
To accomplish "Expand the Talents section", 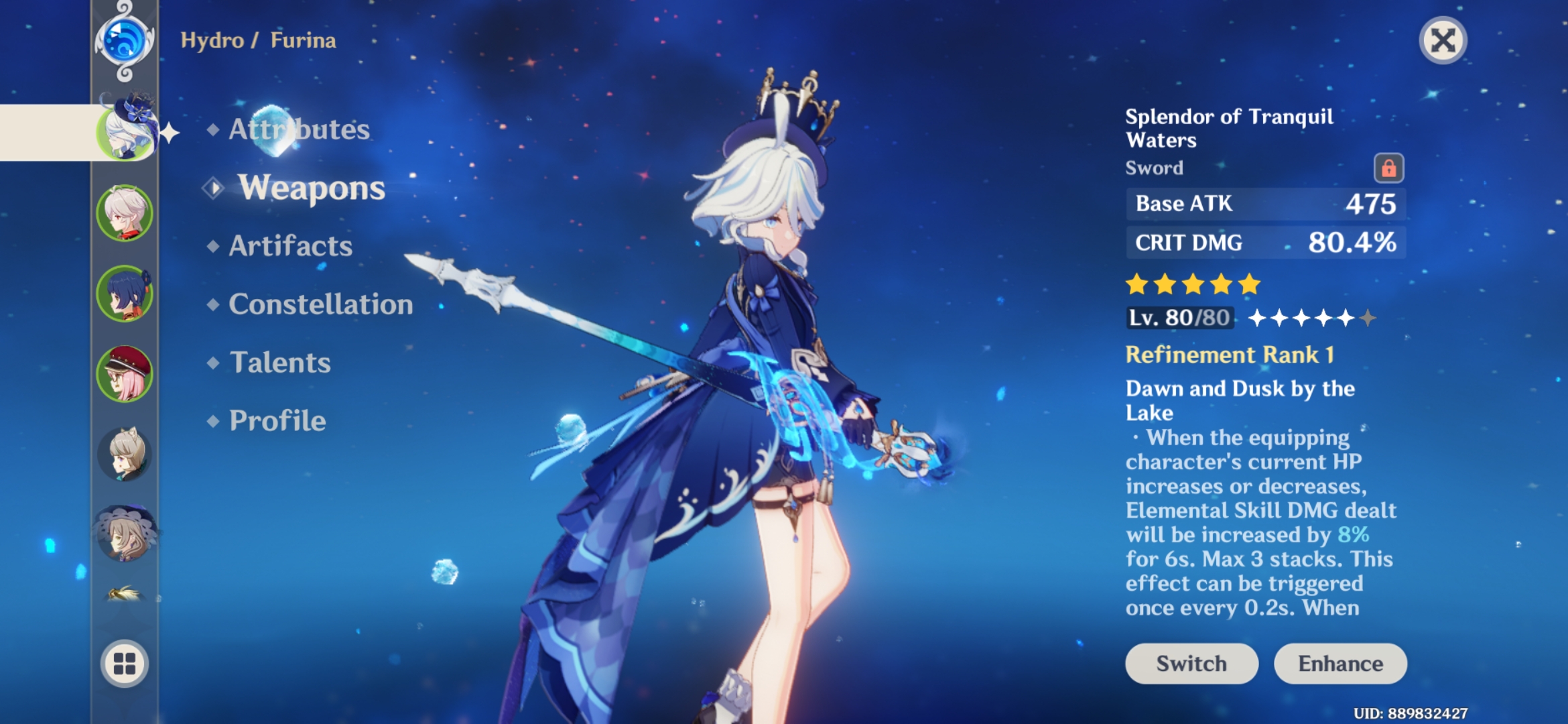I will click(282, 363).
